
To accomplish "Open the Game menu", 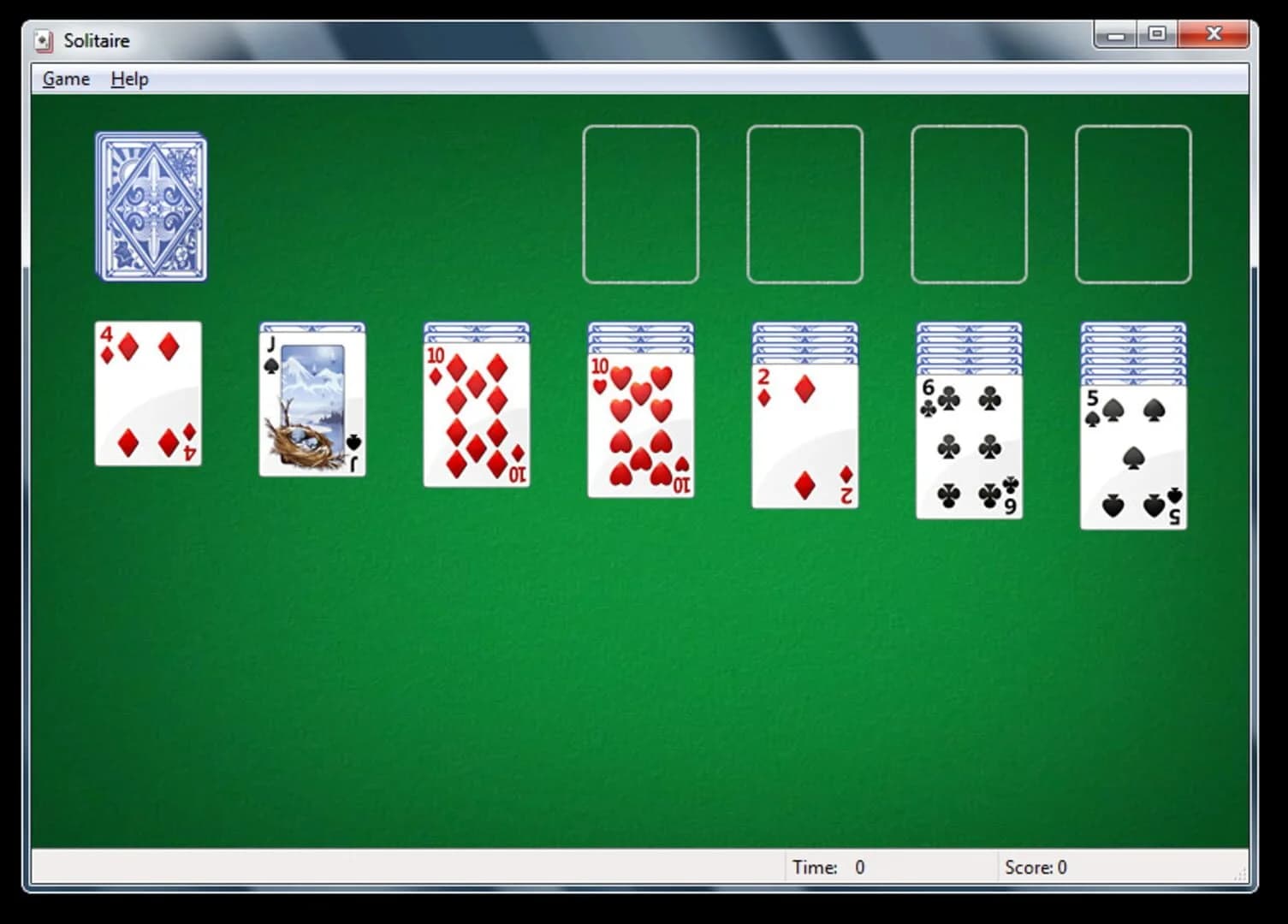I will coord(64,78).
